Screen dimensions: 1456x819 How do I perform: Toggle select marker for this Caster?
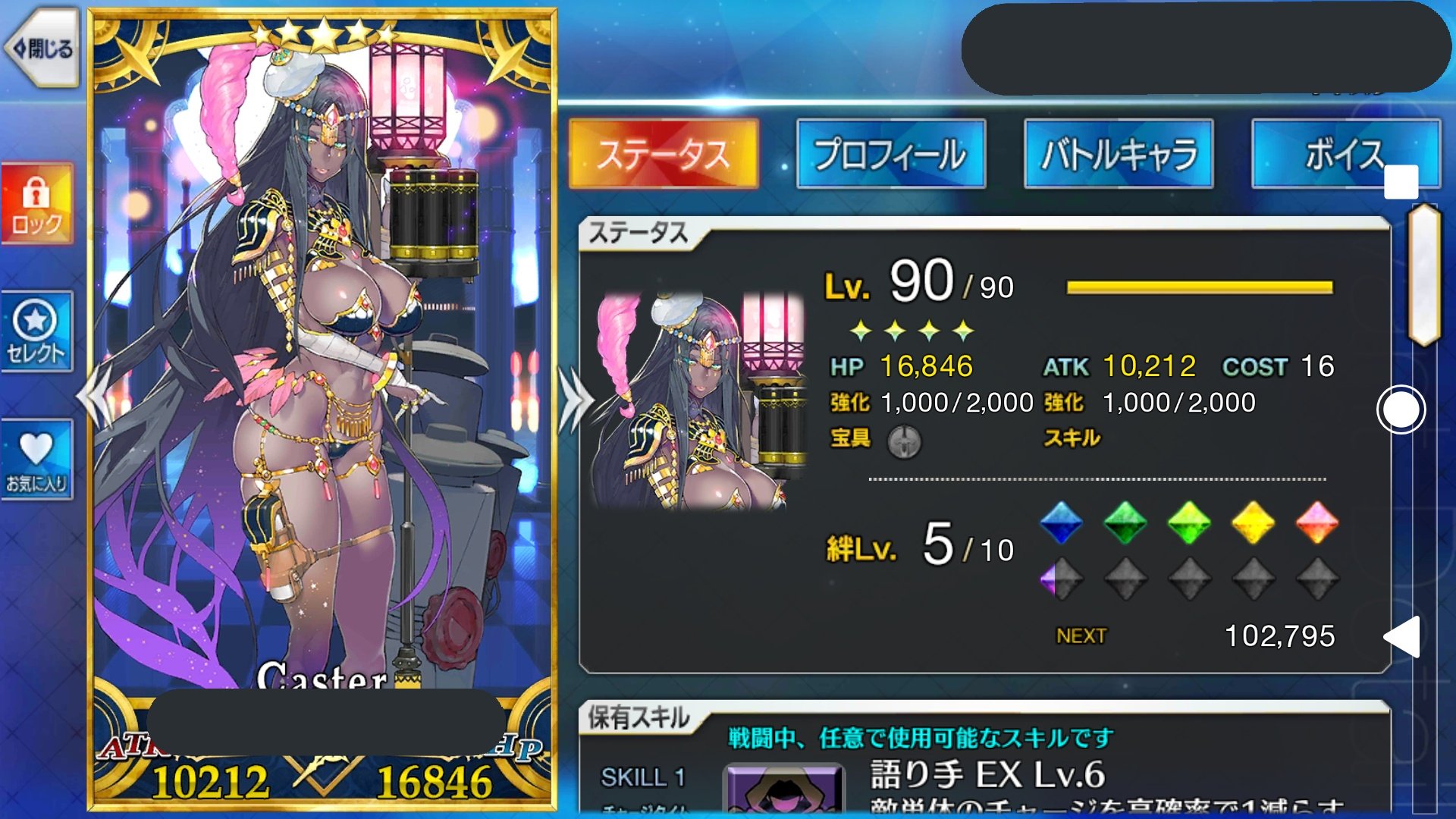(37, 330)
